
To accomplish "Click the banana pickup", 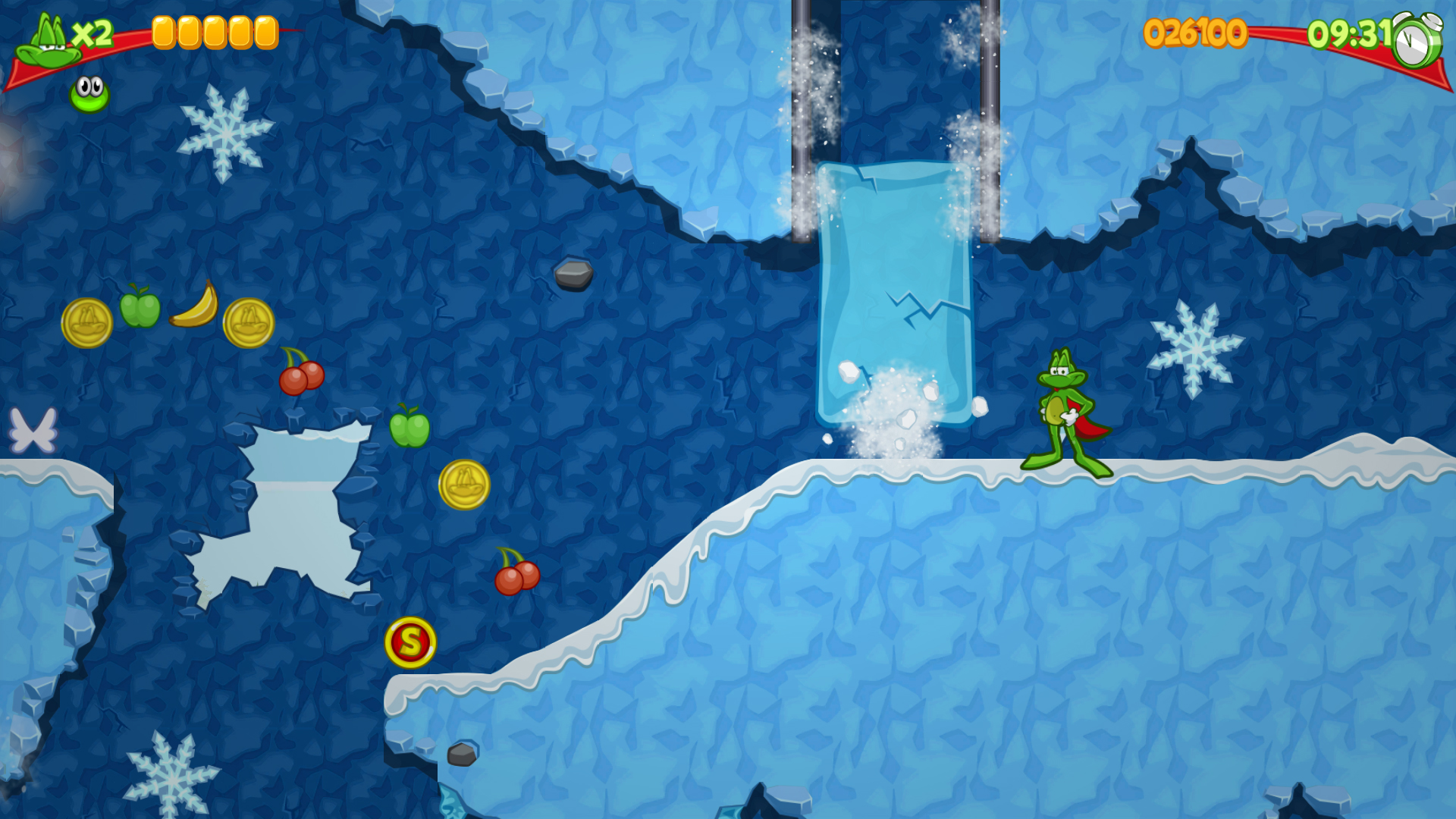I will [192, 308].
